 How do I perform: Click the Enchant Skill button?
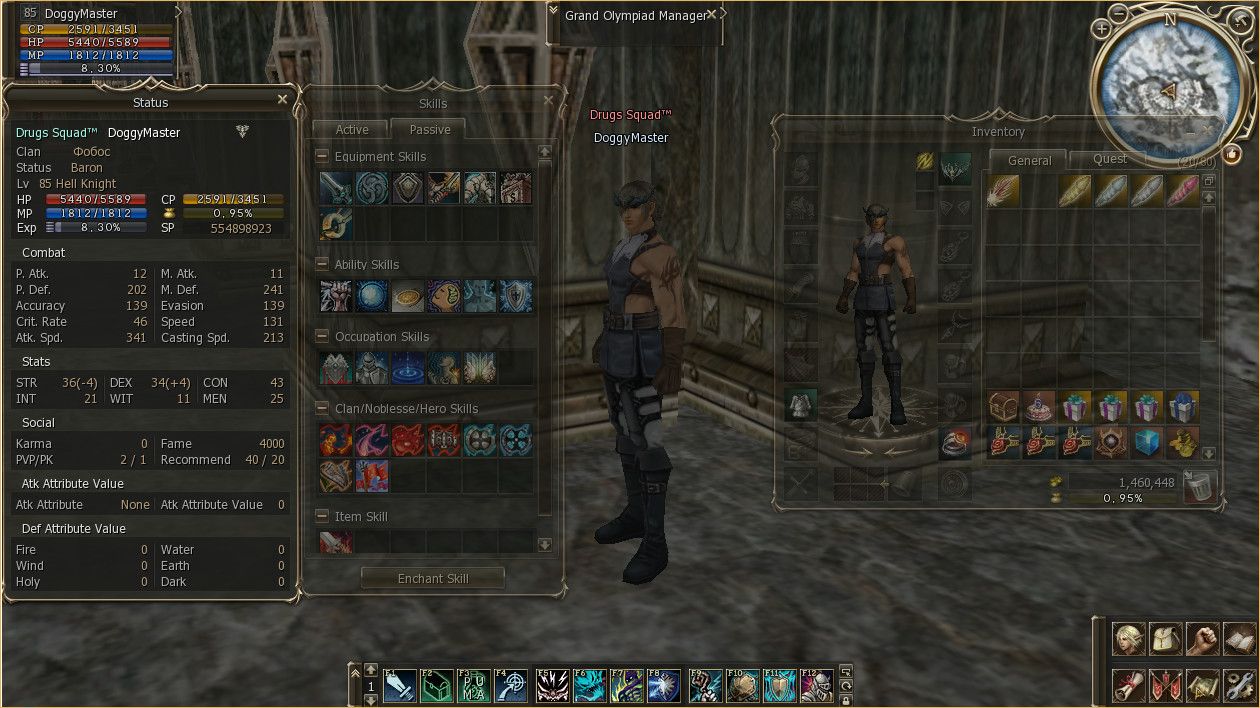click(432, 578)
